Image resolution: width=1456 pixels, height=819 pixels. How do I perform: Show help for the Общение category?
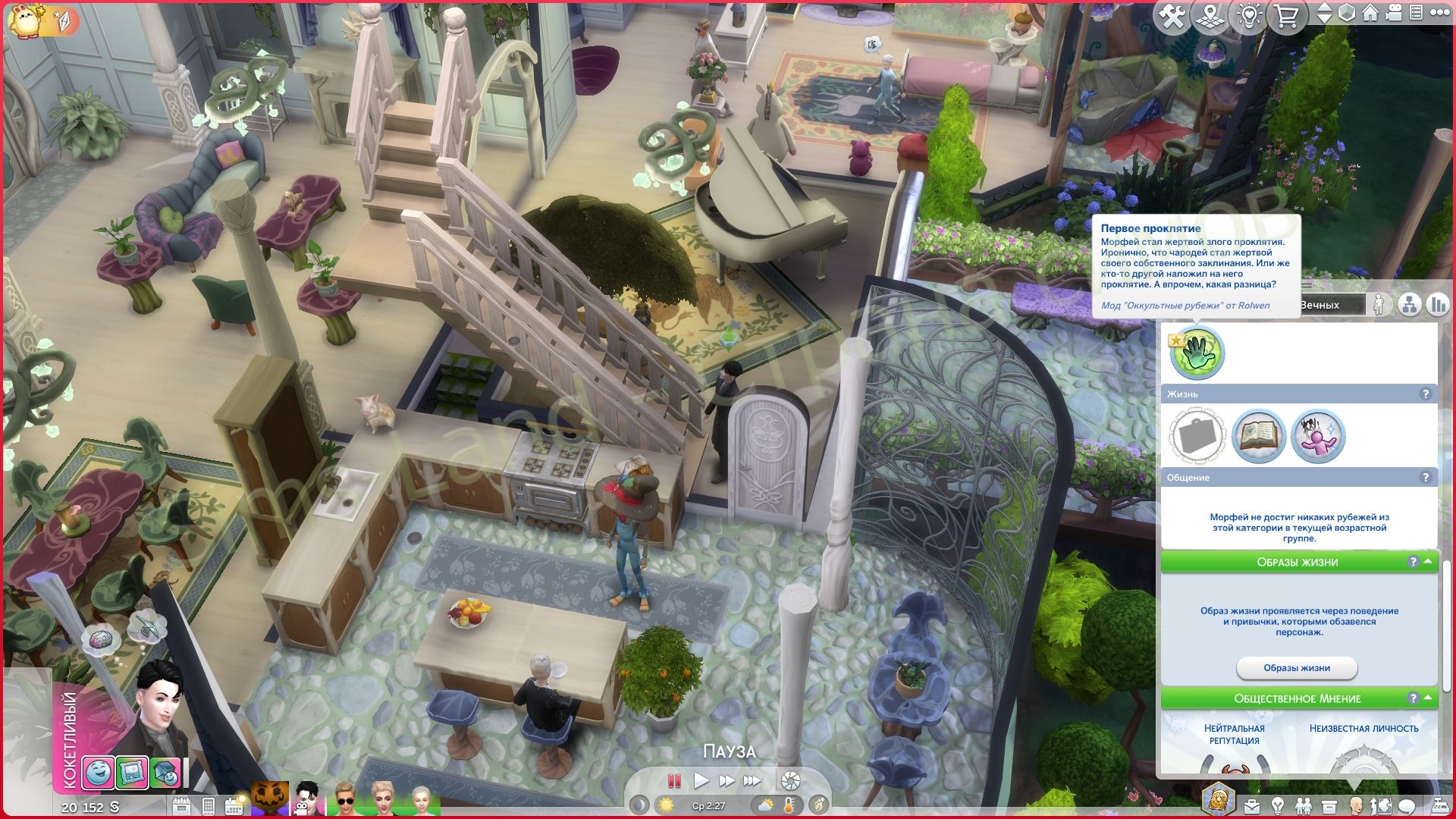[1425, 478]
